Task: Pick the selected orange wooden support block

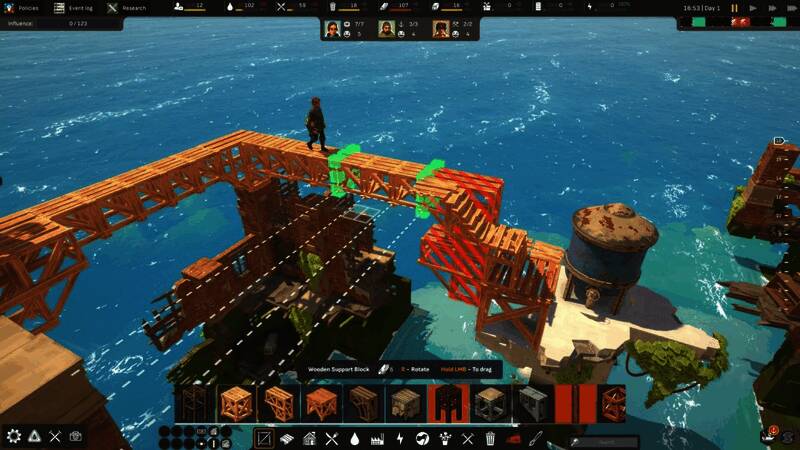Action: pyautogui.click(x=236, y=403)
